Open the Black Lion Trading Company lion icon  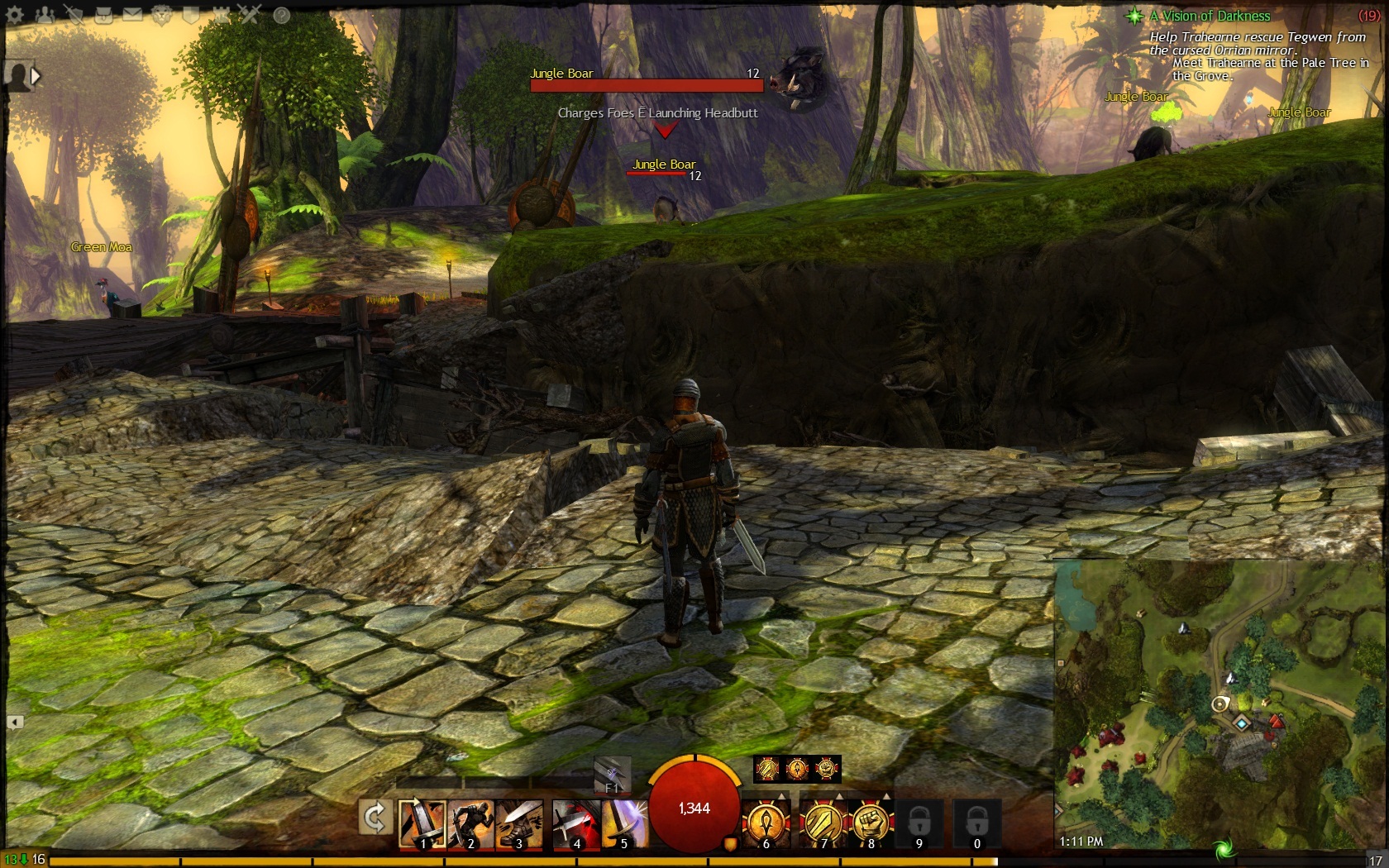click(162, 15)
